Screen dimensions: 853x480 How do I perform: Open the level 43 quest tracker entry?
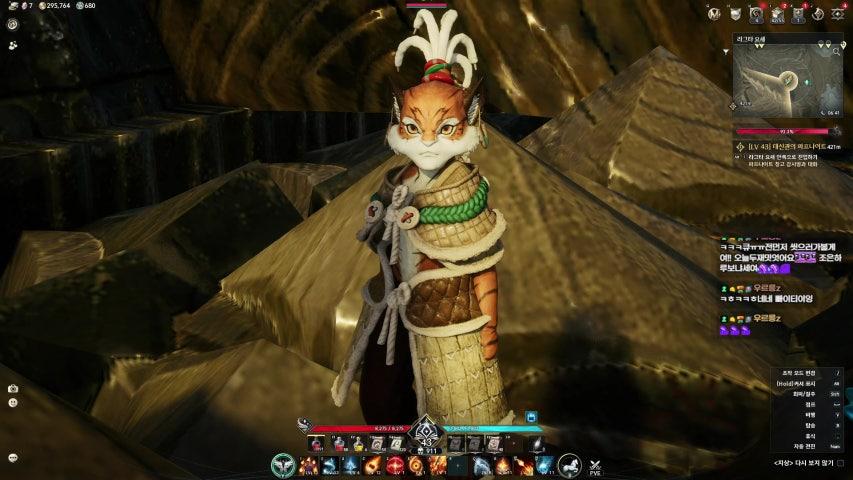point(790,145)
